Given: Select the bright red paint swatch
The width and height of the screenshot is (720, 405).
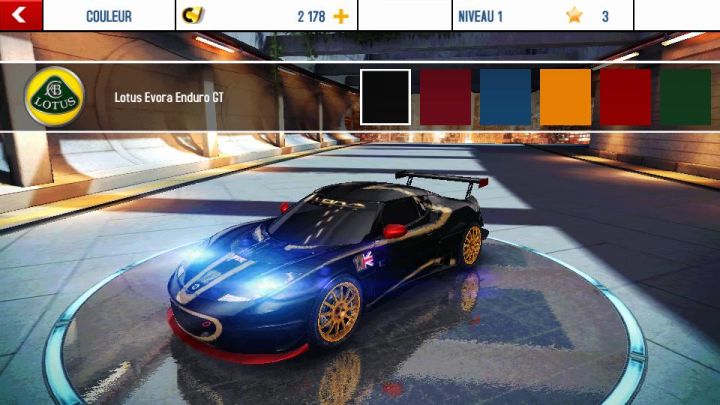Looking at the screenshot, I should pos(625,97).
